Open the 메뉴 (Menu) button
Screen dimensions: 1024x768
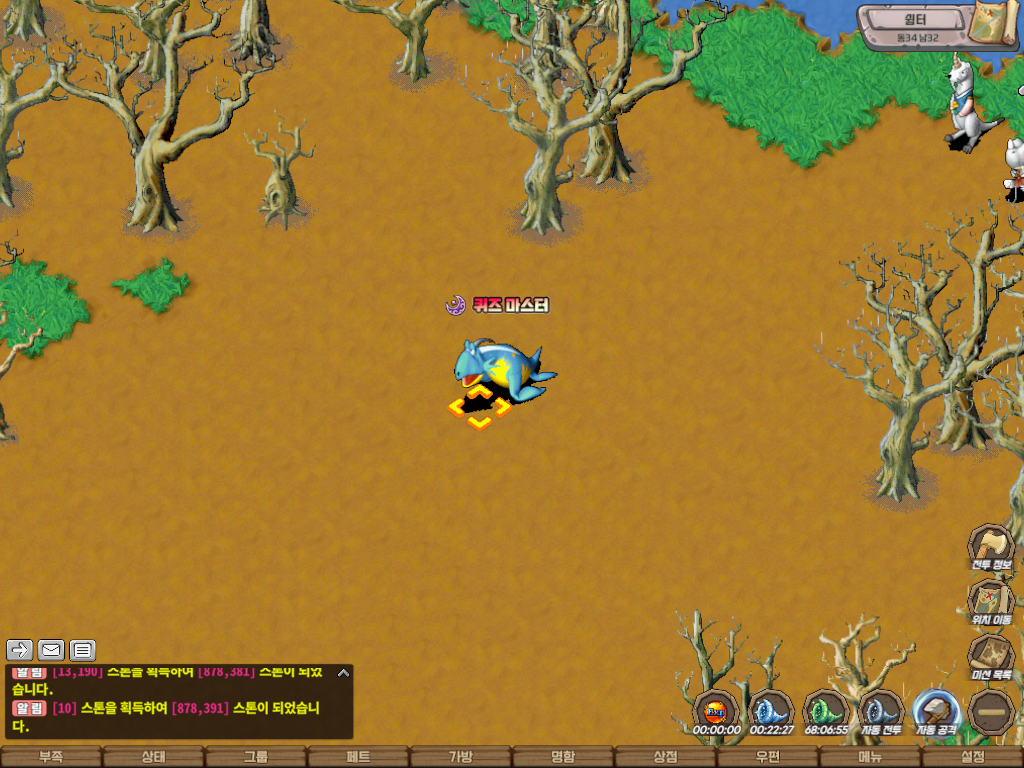tap(870, 757)
